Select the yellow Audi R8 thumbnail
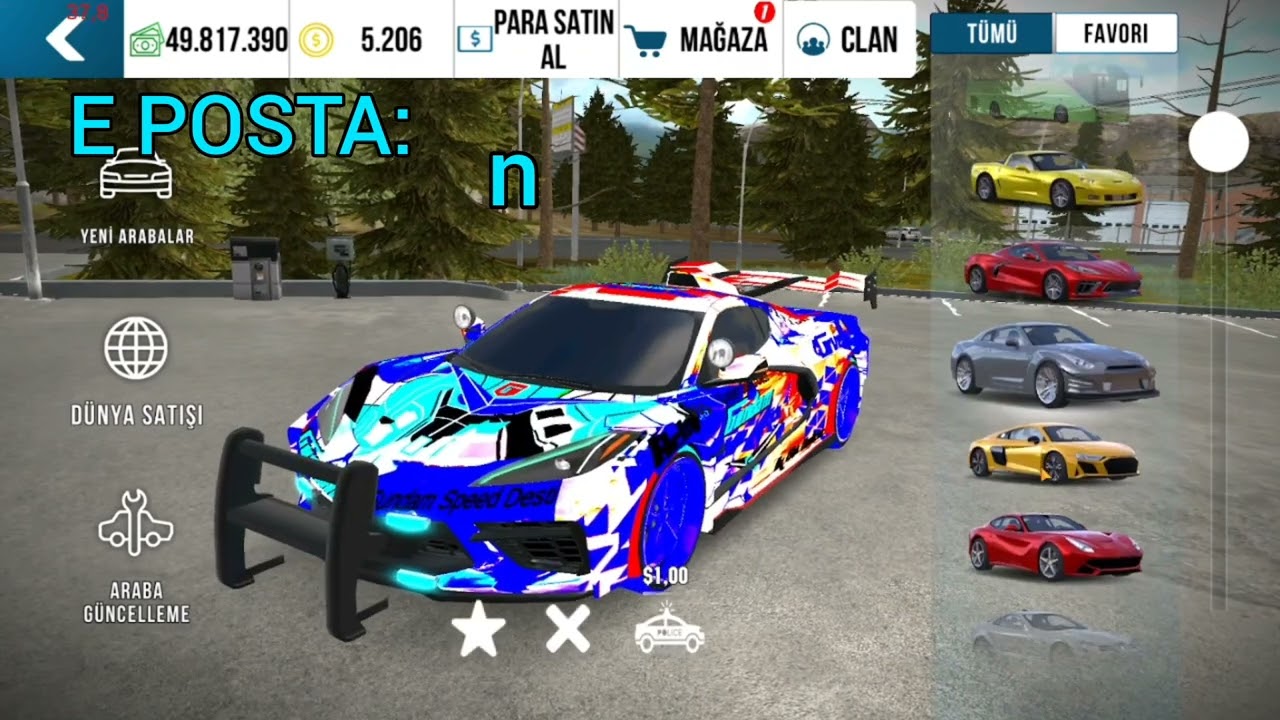This screenshot has width=1280, height=720. point(1054,452)
